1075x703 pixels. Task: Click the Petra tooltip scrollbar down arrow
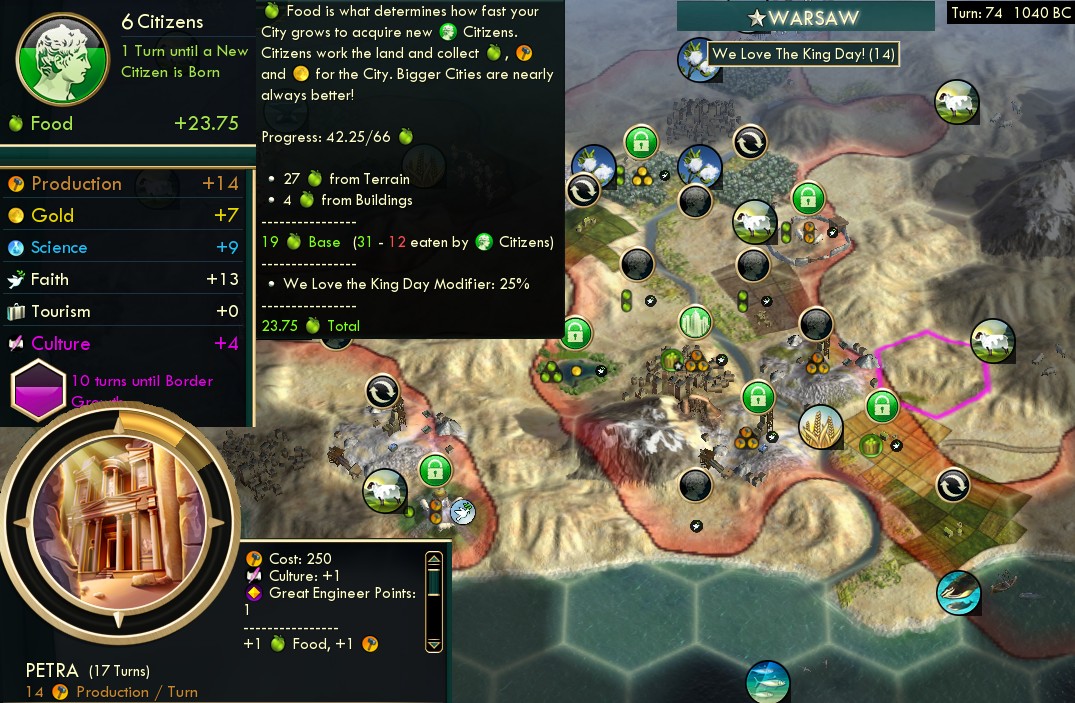[x=433, y=644]
